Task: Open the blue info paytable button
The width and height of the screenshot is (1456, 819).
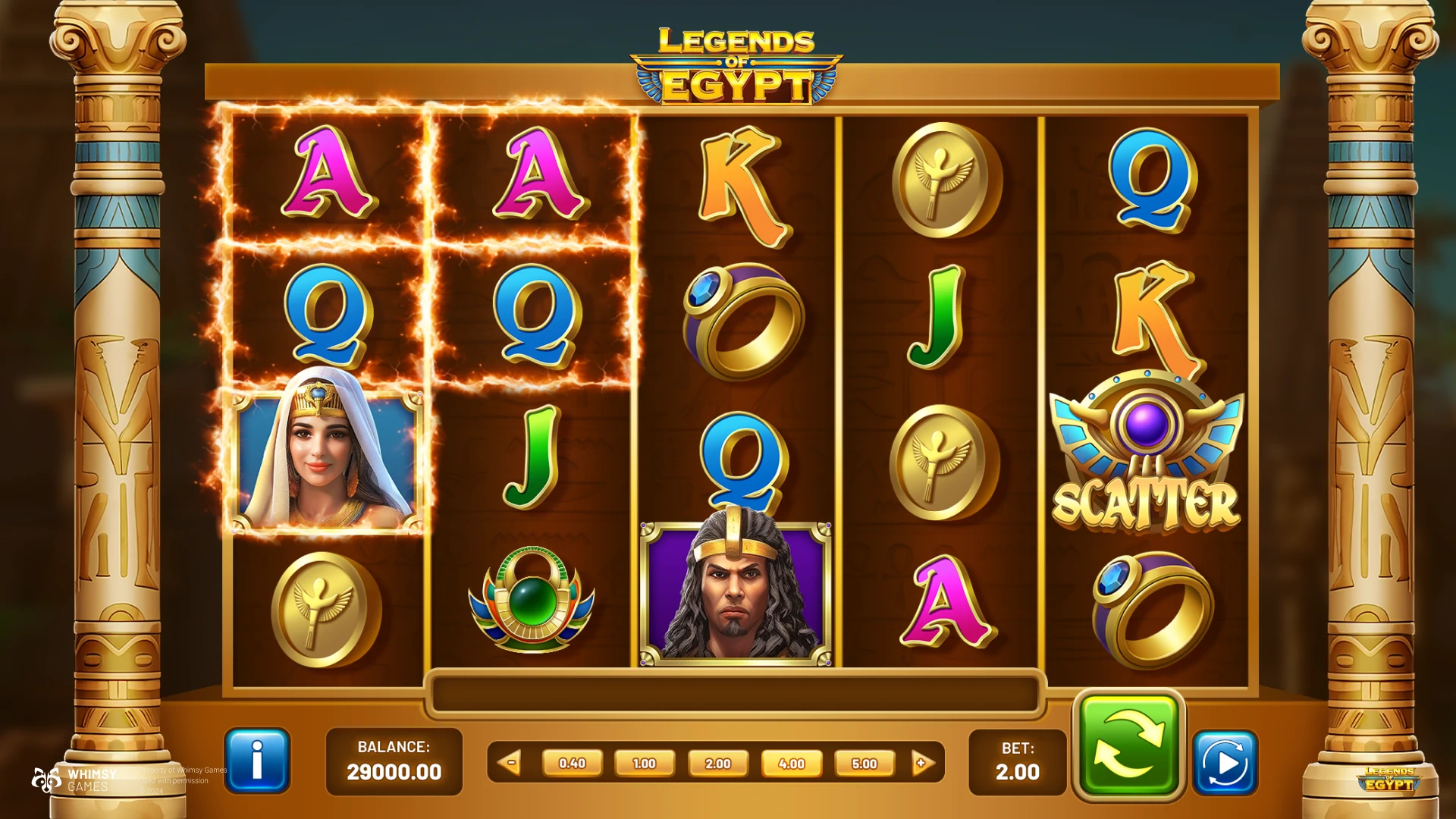Action: 257,761
